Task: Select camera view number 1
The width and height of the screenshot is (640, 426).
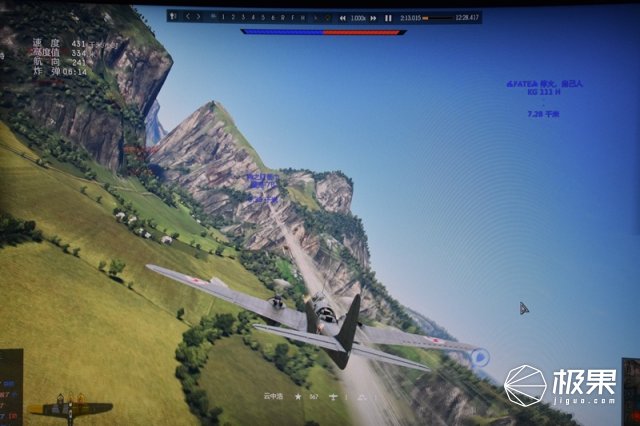Action: click(222, 17)
